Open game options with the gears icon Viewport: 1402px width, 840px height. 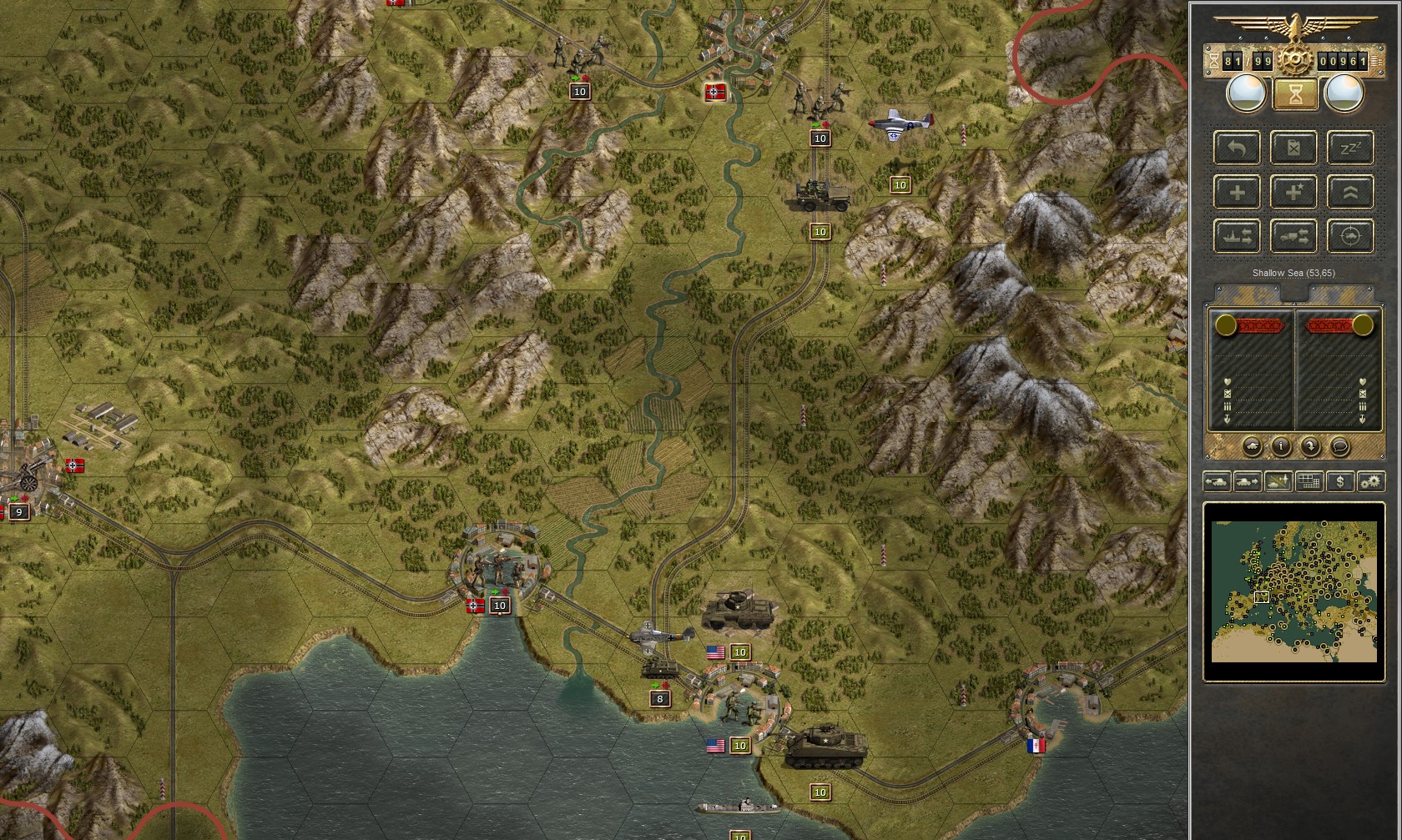click(x=1371, y=481)
